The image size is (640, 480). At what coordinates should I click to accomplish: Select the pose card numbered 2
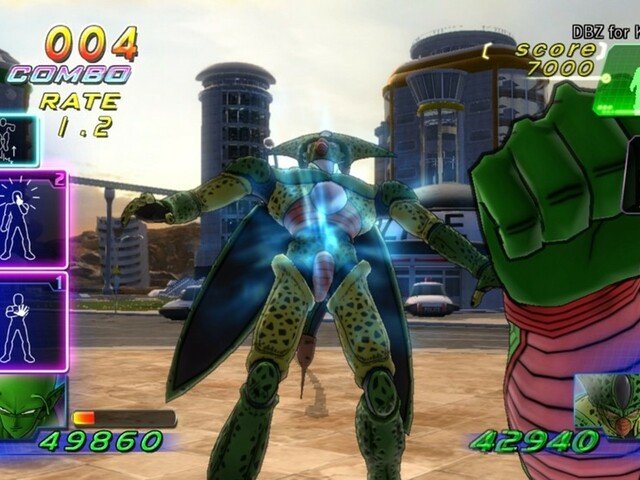(33, 218)
